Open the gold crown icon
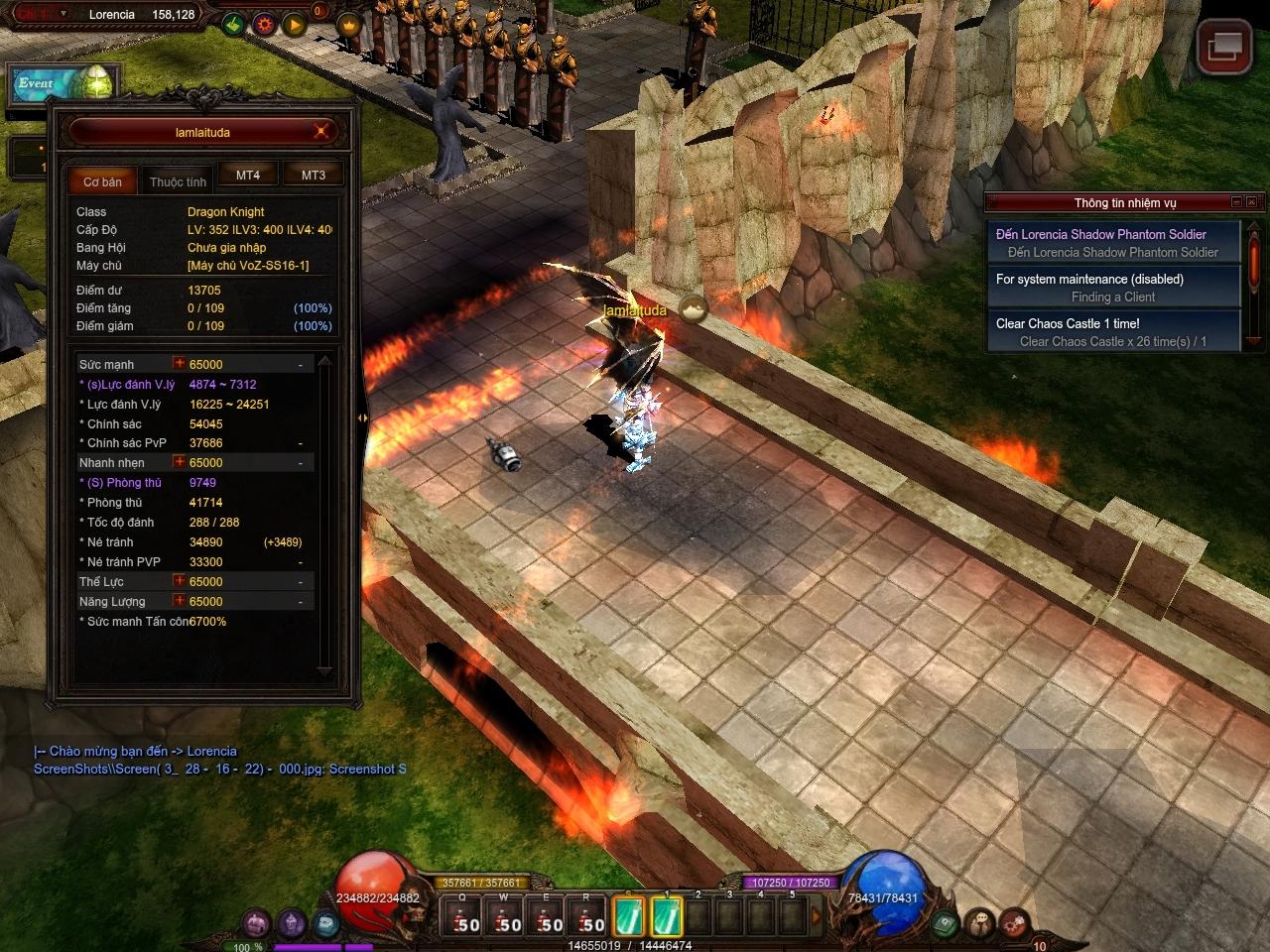 click(348, 24)
